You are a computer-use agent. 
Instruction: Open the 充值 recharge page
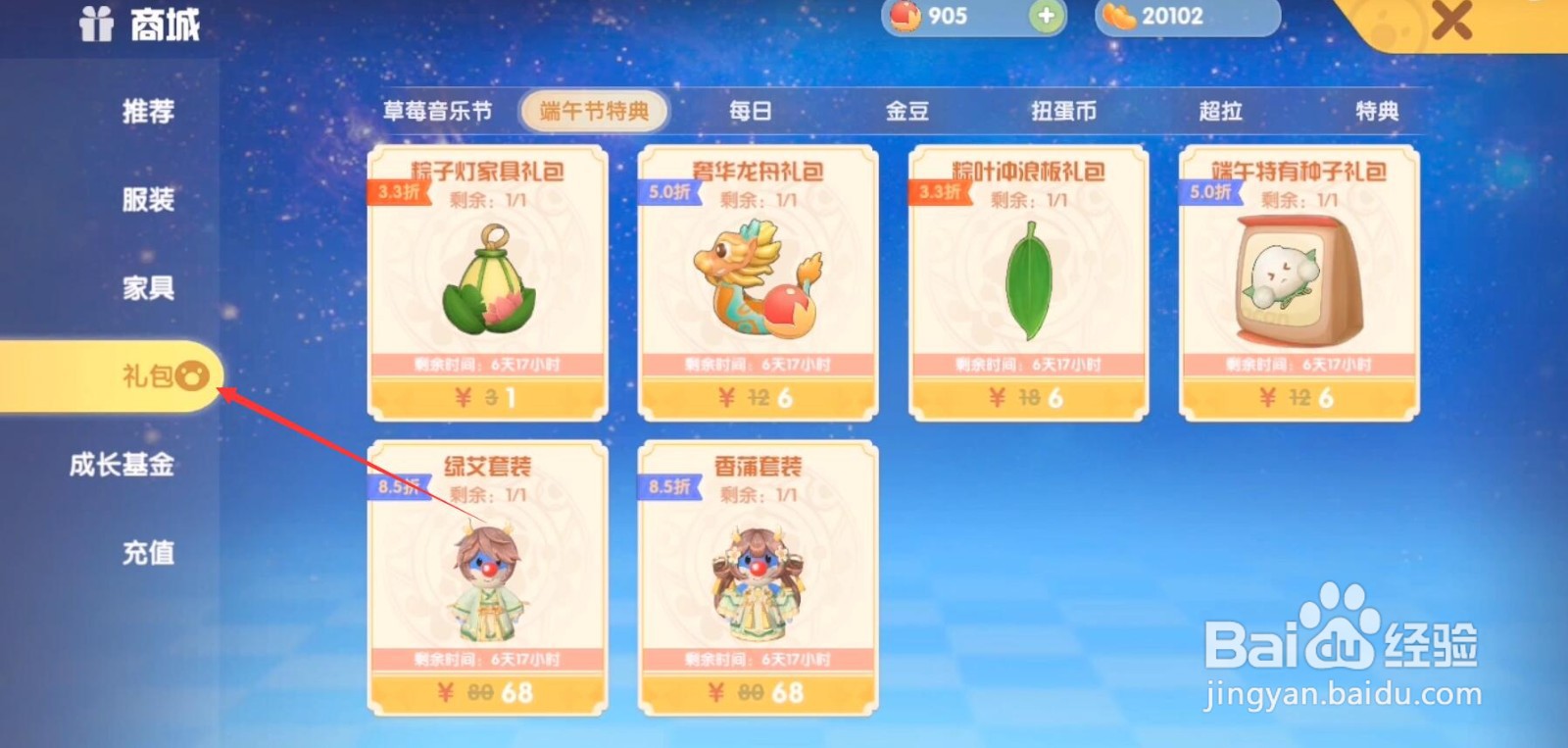pyautogui.click(x=149, y=554)
